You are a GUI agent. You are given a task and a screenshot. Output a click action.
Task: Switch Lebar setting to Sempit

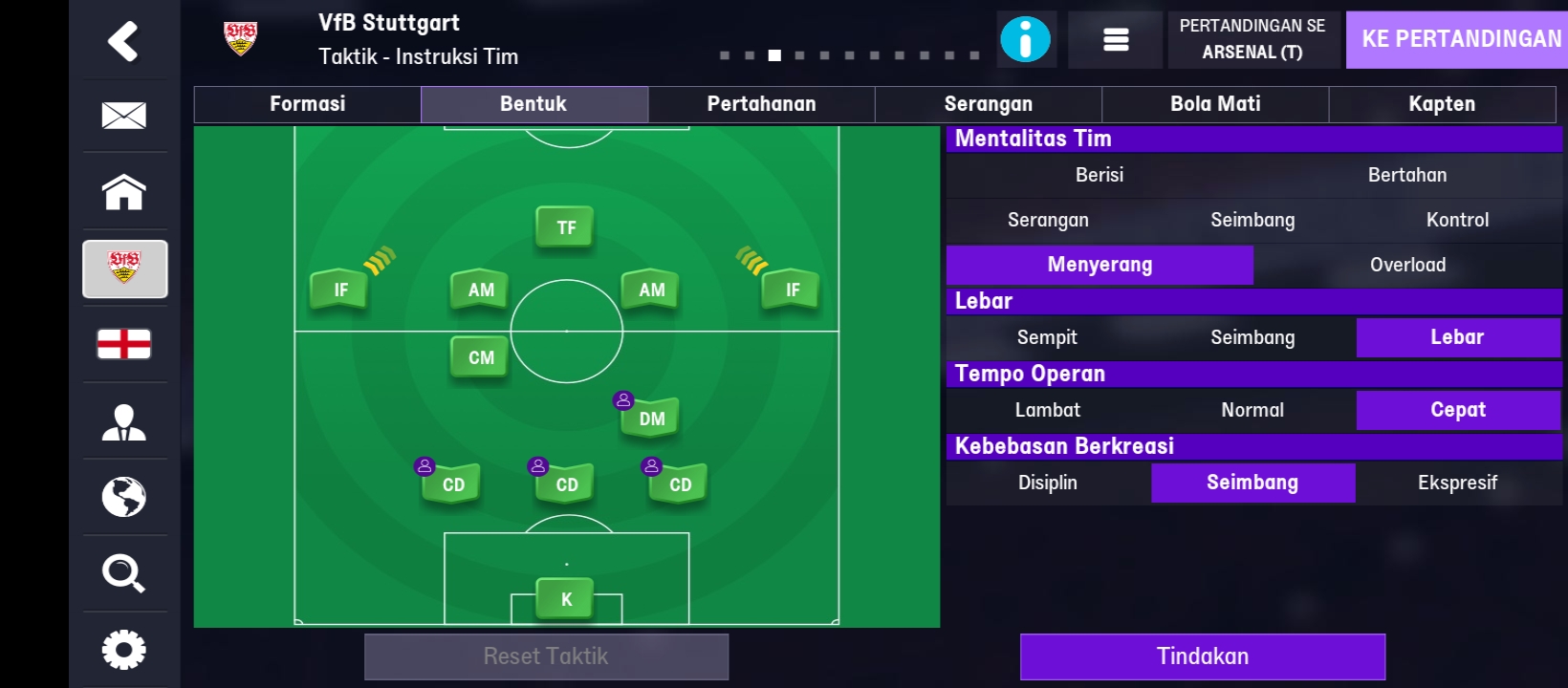click(x=1047, y=336)
